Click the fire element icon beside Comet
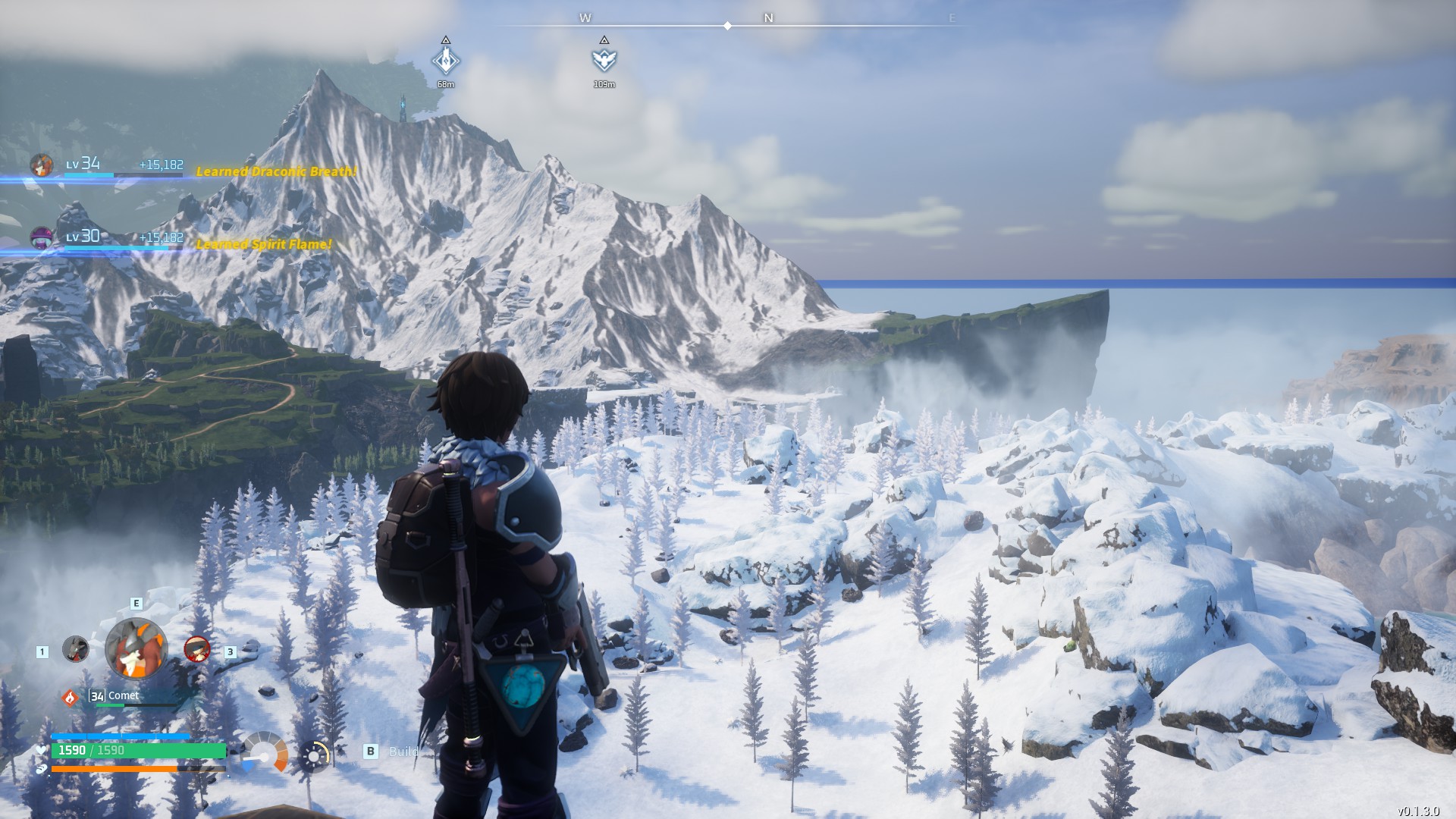 pos(71,697)
